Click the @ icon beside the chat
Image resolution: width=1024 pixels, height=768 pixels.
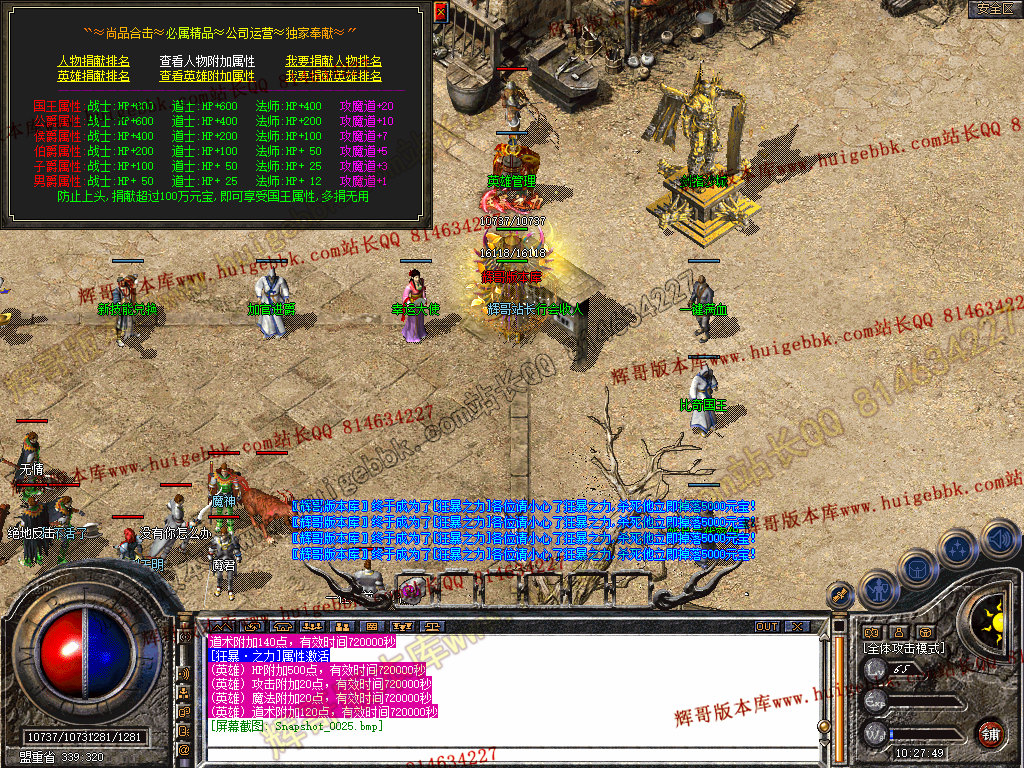pos(184,750)
